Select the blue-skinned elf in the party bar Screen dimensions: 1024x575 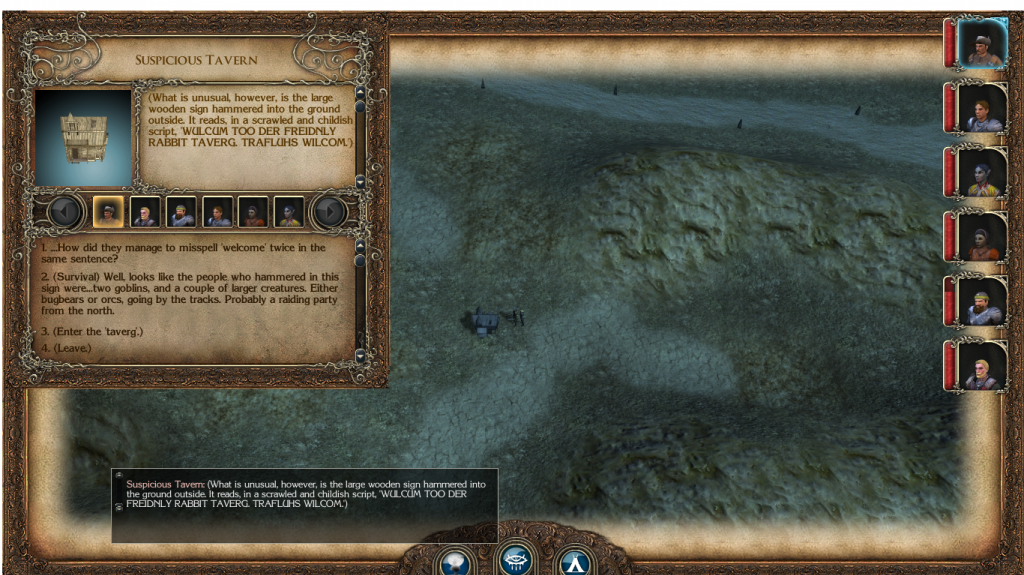coord(980,172)
